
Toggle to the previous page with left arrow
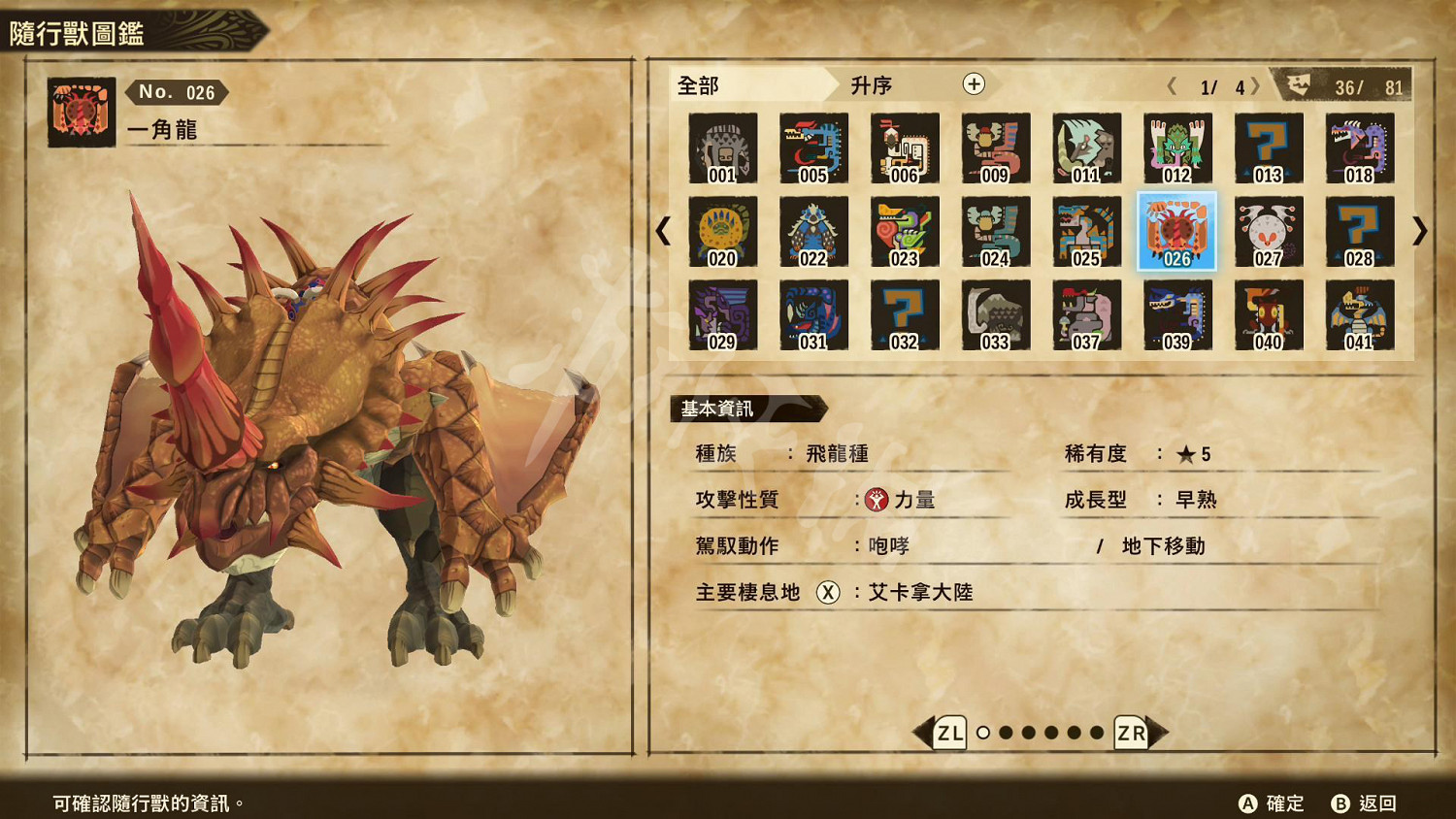[x=664, y=232]
